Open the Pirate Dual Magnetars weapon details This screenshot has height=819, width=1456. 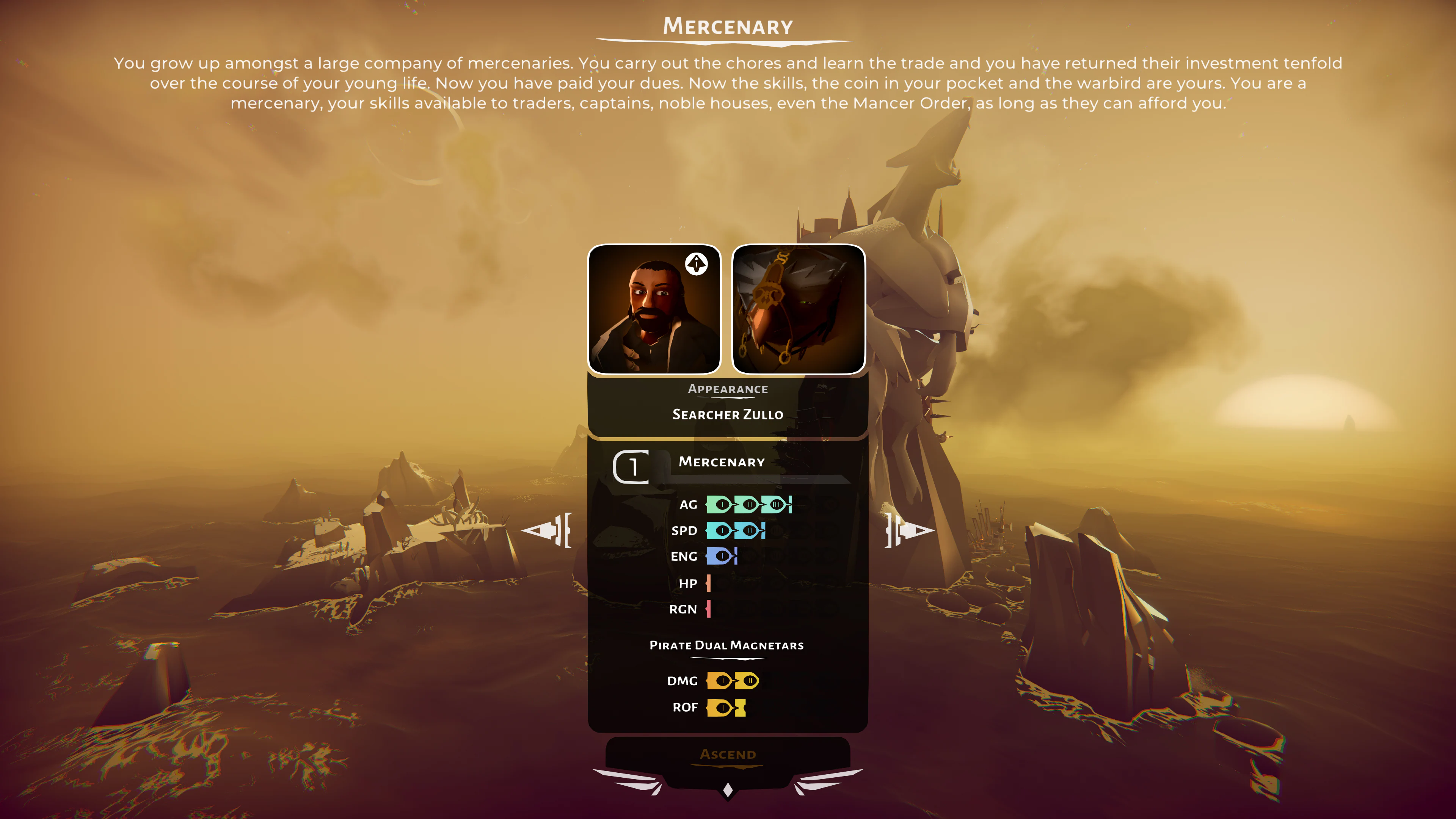[x=728, y=645]
